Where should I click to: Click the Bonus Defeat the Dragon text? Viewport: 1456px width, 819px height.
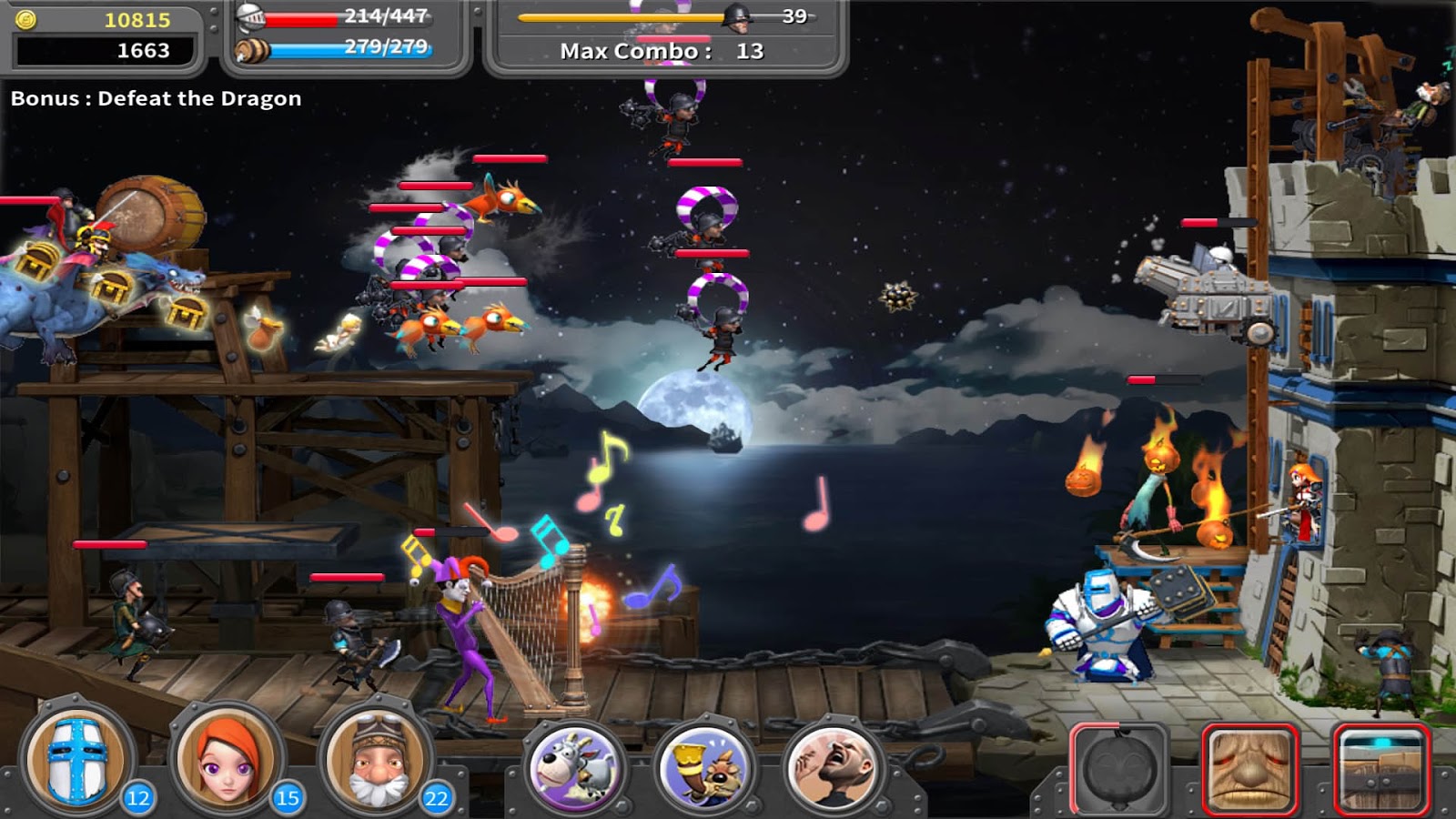click(x=155, y=98)
